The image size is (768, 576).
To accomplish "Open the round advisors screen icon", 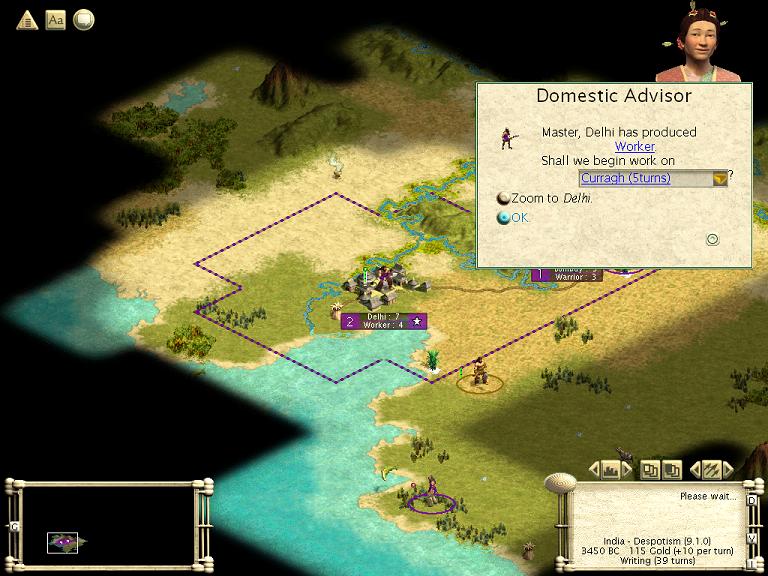I will 84,19.
